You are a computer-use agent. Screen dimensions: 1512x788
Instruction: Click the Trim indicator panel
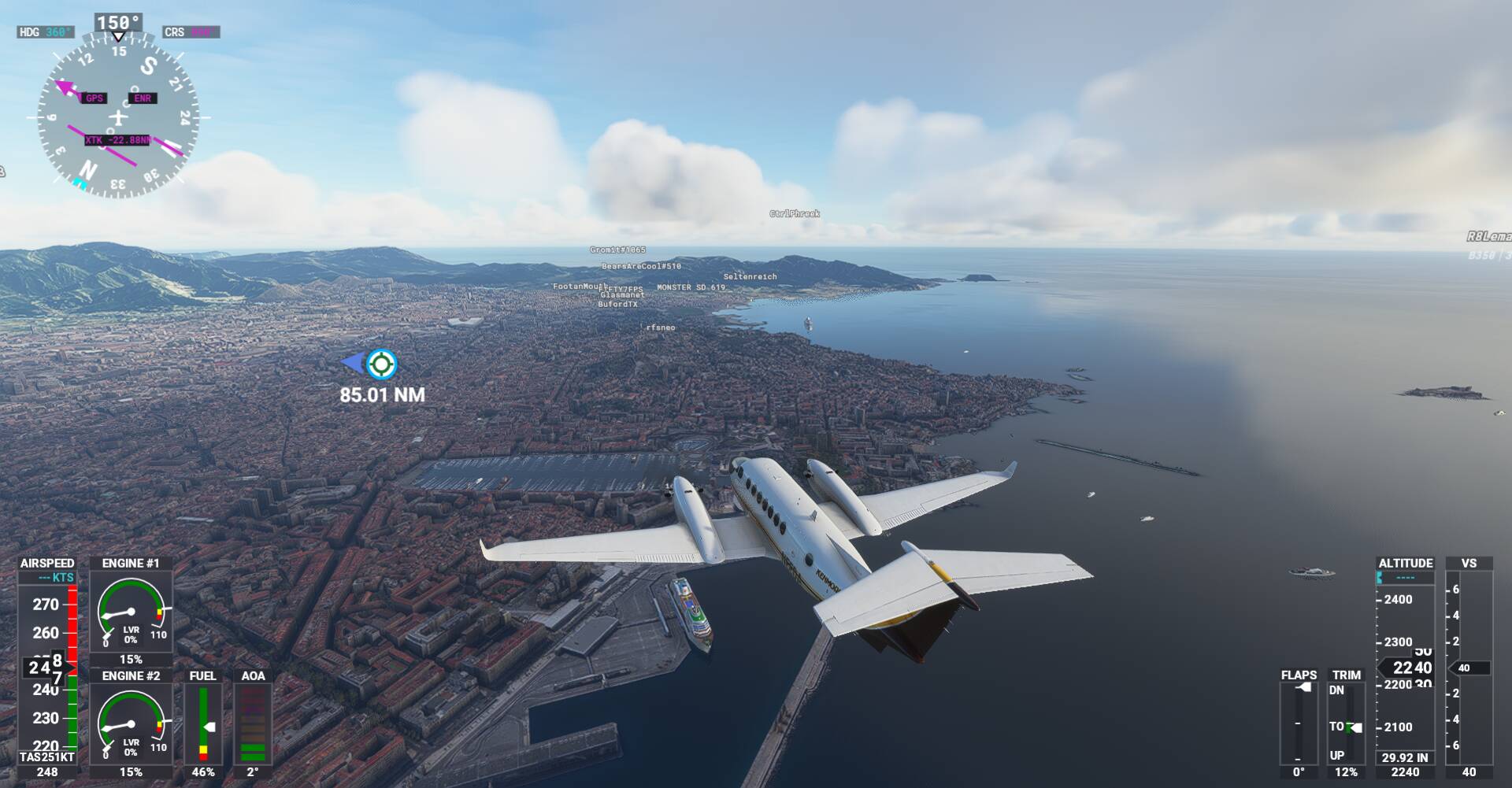[1346, 724]
